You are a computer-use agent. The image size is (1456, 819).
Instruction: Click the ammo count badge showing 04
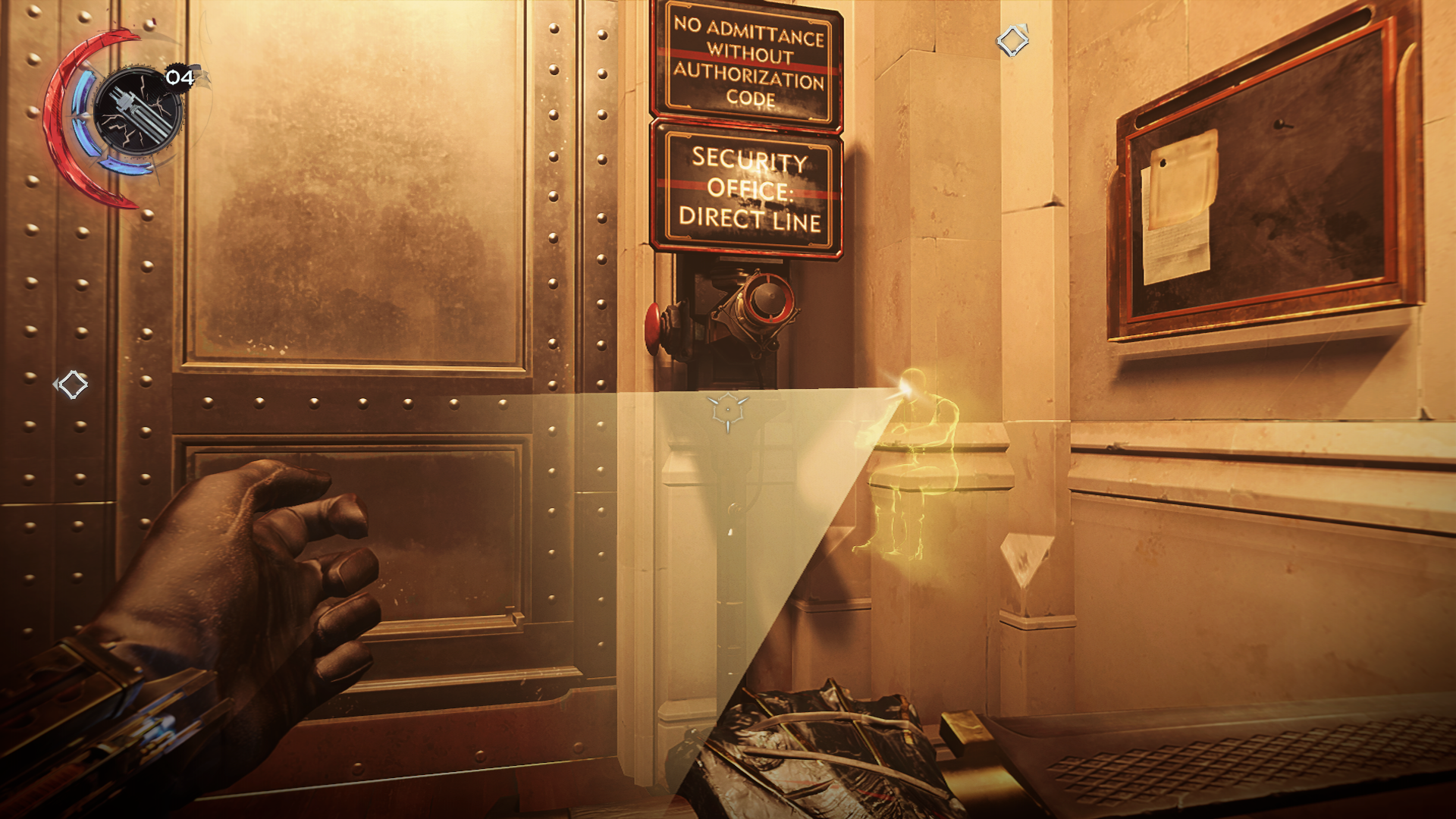coord(179,77)
